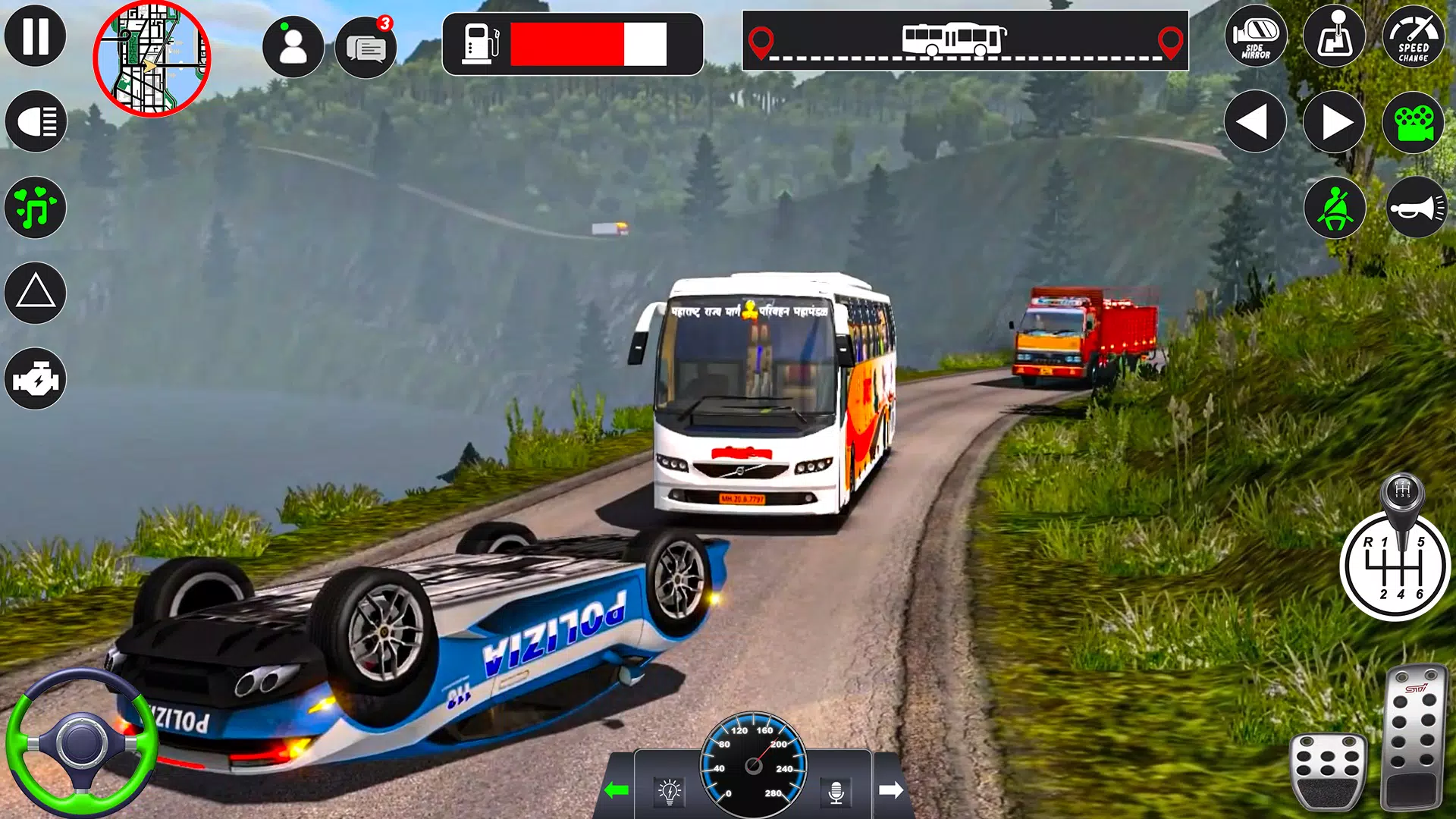Switch camera view with the green camera icon
This screenshot has width=1456, height=819.
click(x=1414, y=122)
